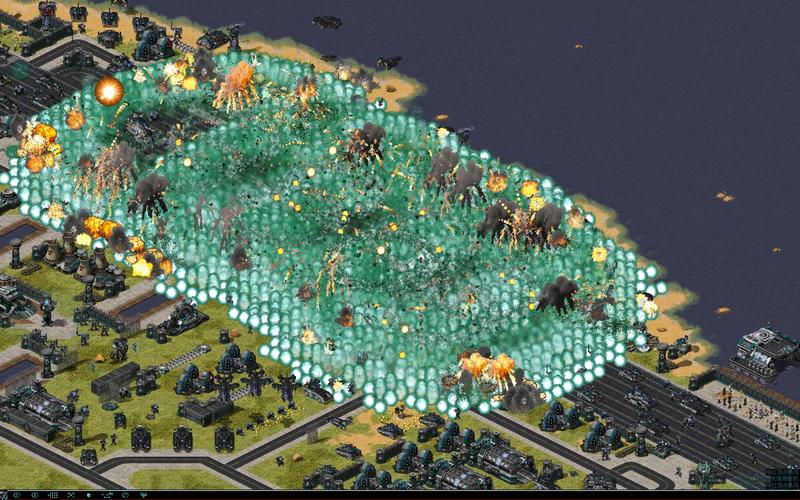Click the zigzag waypoint path icon
The image size is (800, 500).
tap(107, 495)
